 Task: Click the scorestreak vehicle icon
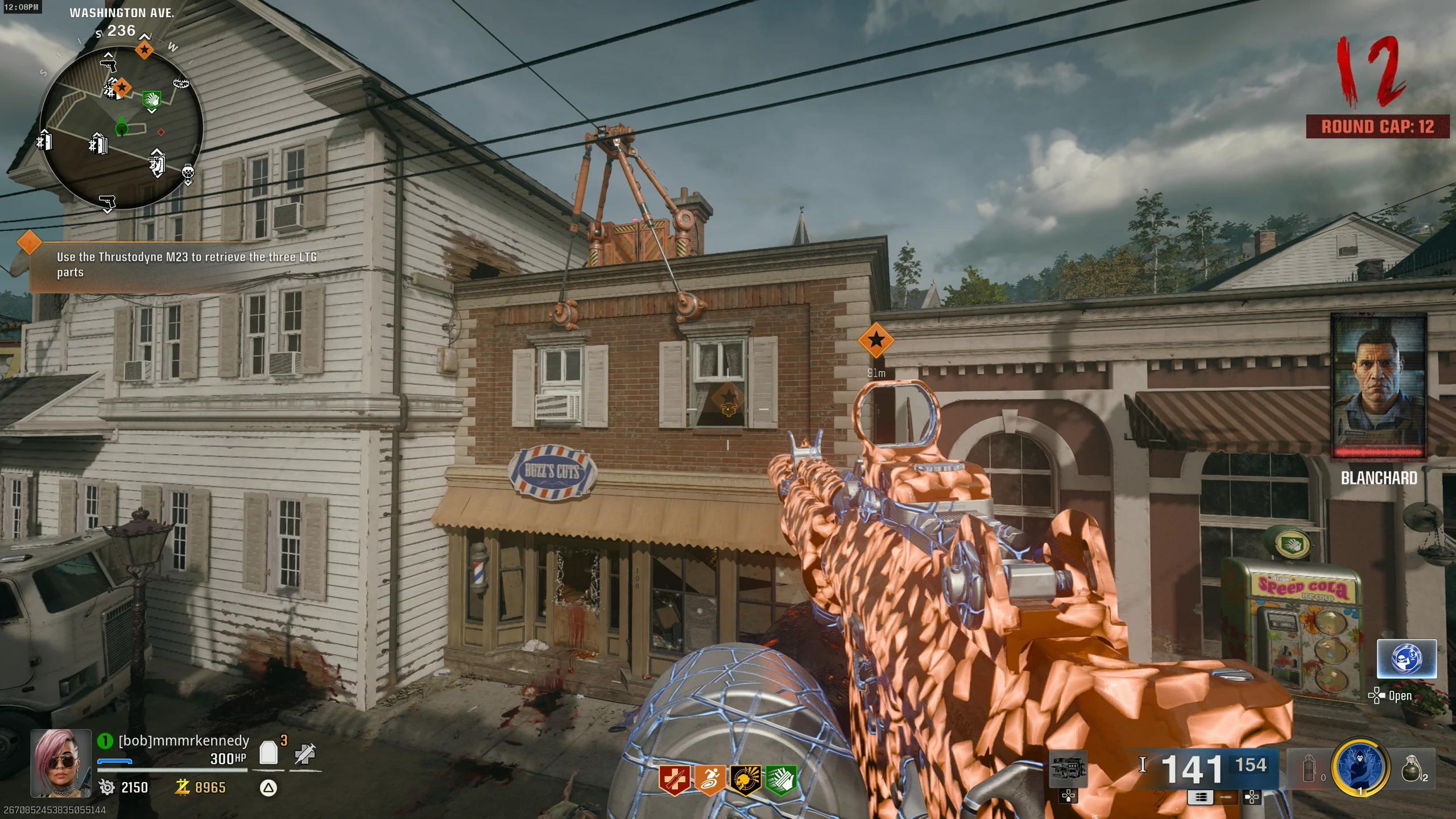1068,769
